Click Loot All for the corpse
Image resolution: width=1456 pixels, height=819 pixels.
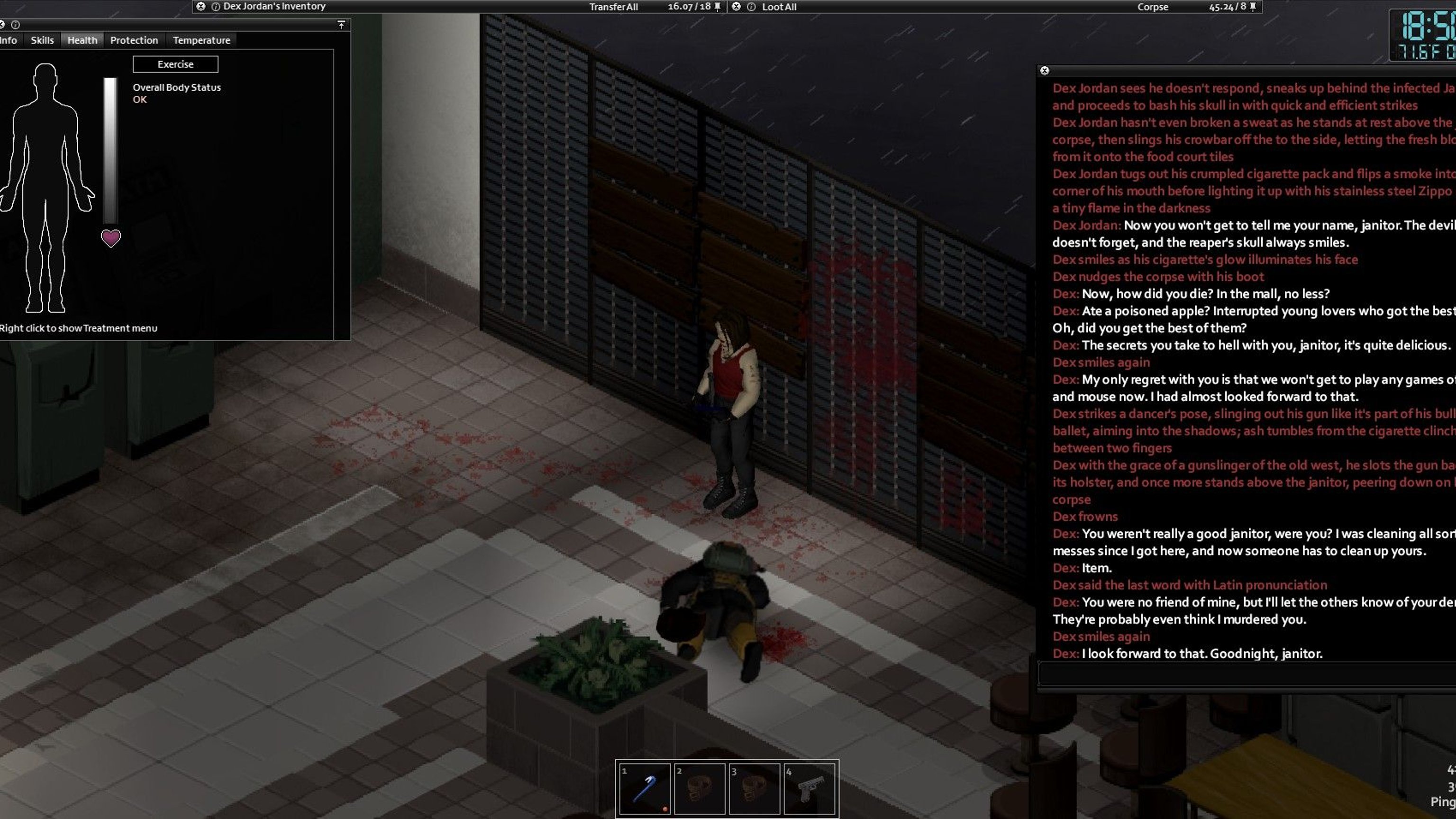click(x=779, y=7)
